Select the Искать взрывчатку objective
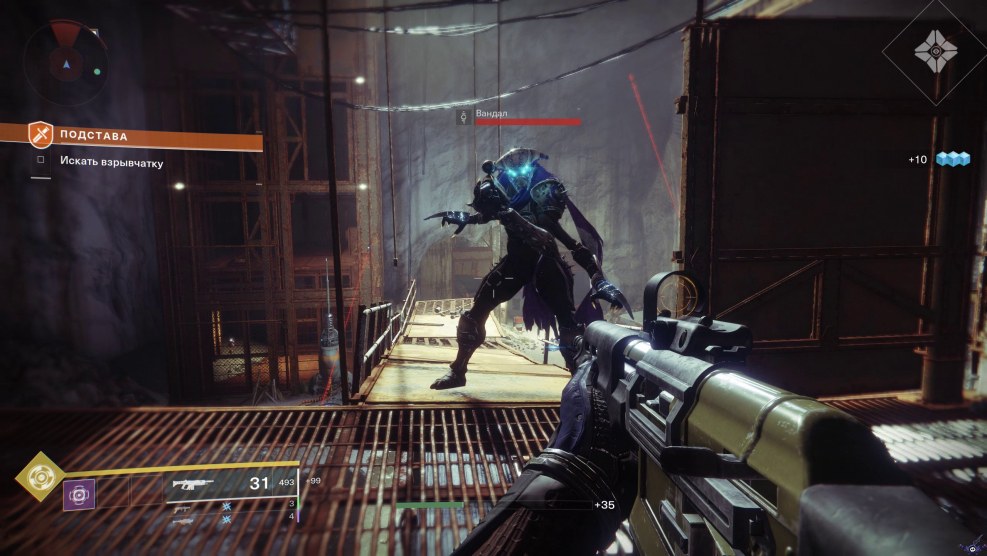The height and width of the screenshot is (556, 987). click(x=110, y=161)
